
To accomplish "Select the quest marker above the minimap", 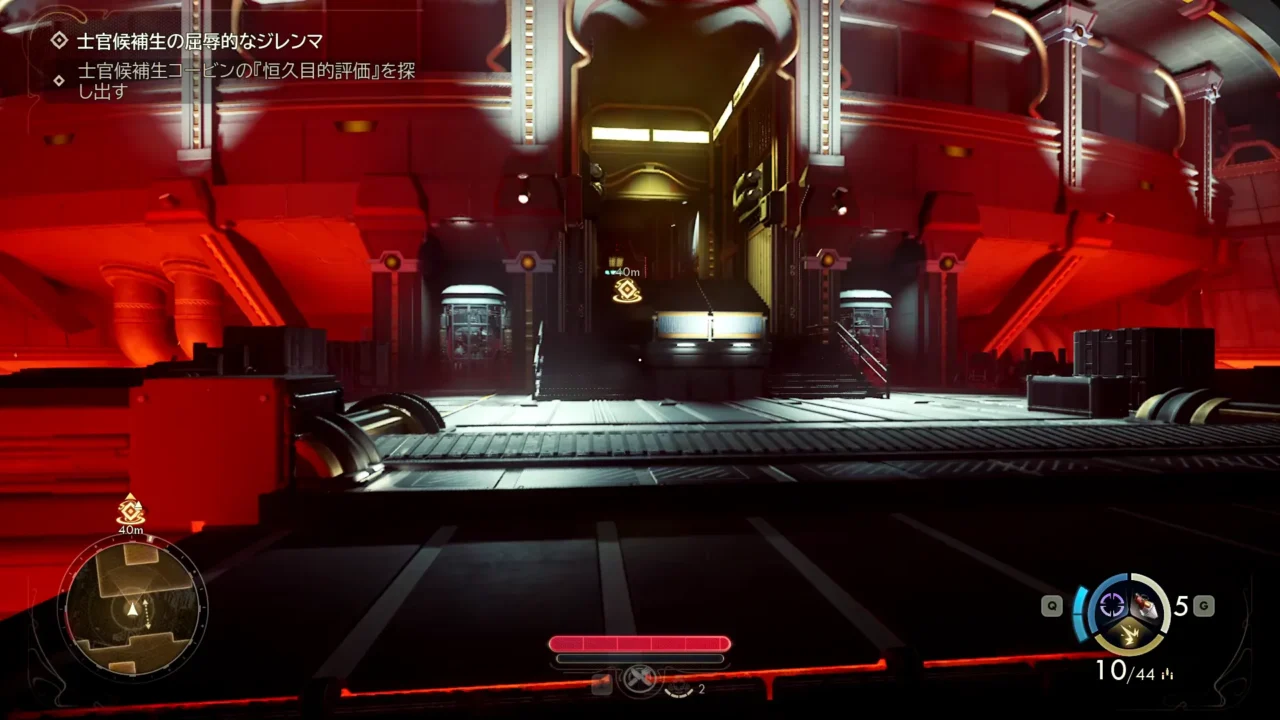I will (130, 510).
